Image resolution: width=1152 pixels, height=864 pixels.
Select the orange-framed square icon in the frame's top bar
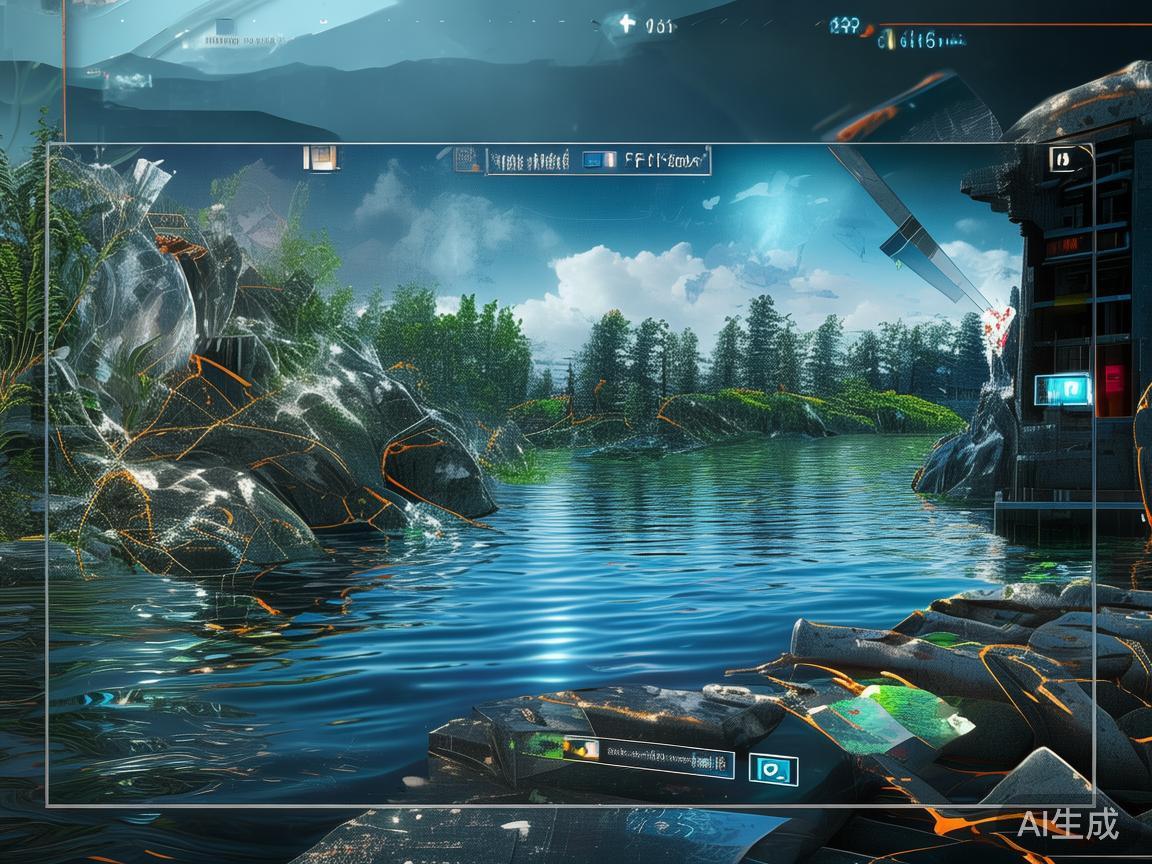321,157
